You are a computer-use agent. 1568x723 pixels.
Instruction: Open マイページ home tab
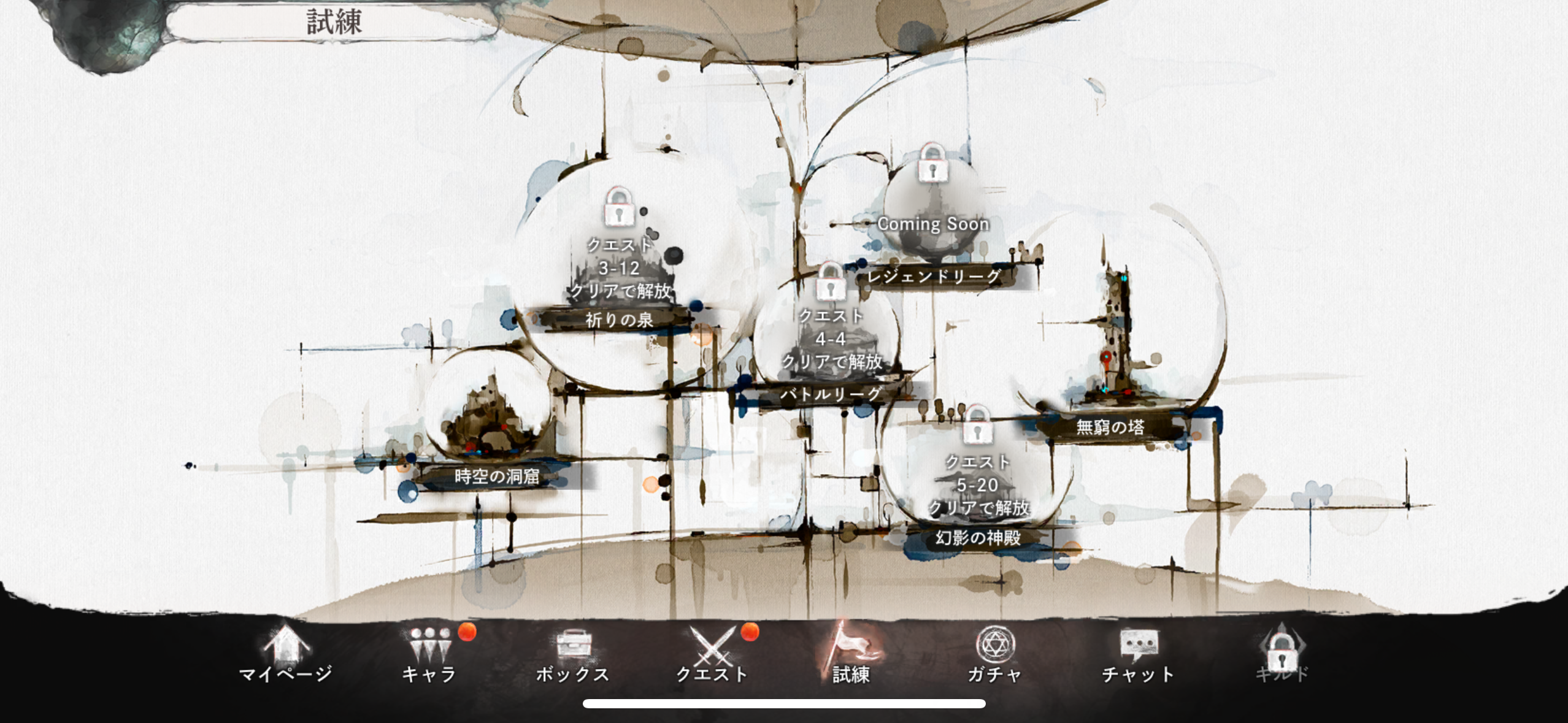[286, 654]
